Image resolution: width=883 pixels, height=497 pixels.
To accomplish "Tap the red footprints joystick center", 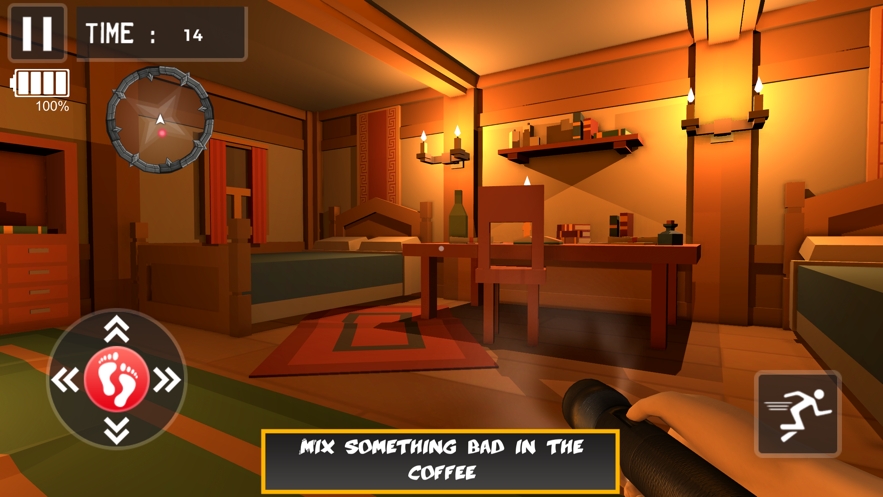I will [117, 379].
